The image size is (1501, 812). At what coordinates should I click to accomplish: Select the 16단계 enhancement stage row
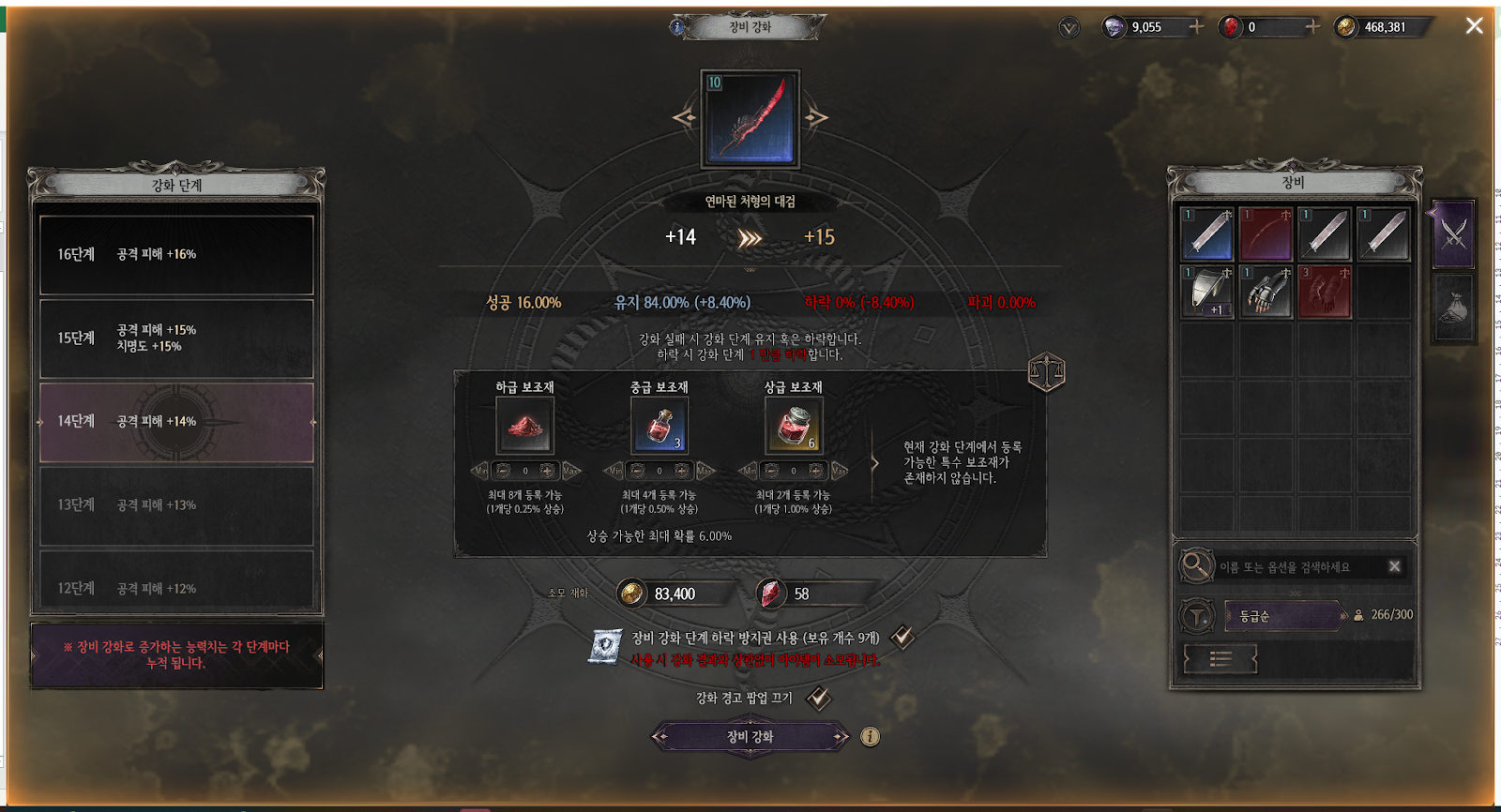(x=176, y=255)
